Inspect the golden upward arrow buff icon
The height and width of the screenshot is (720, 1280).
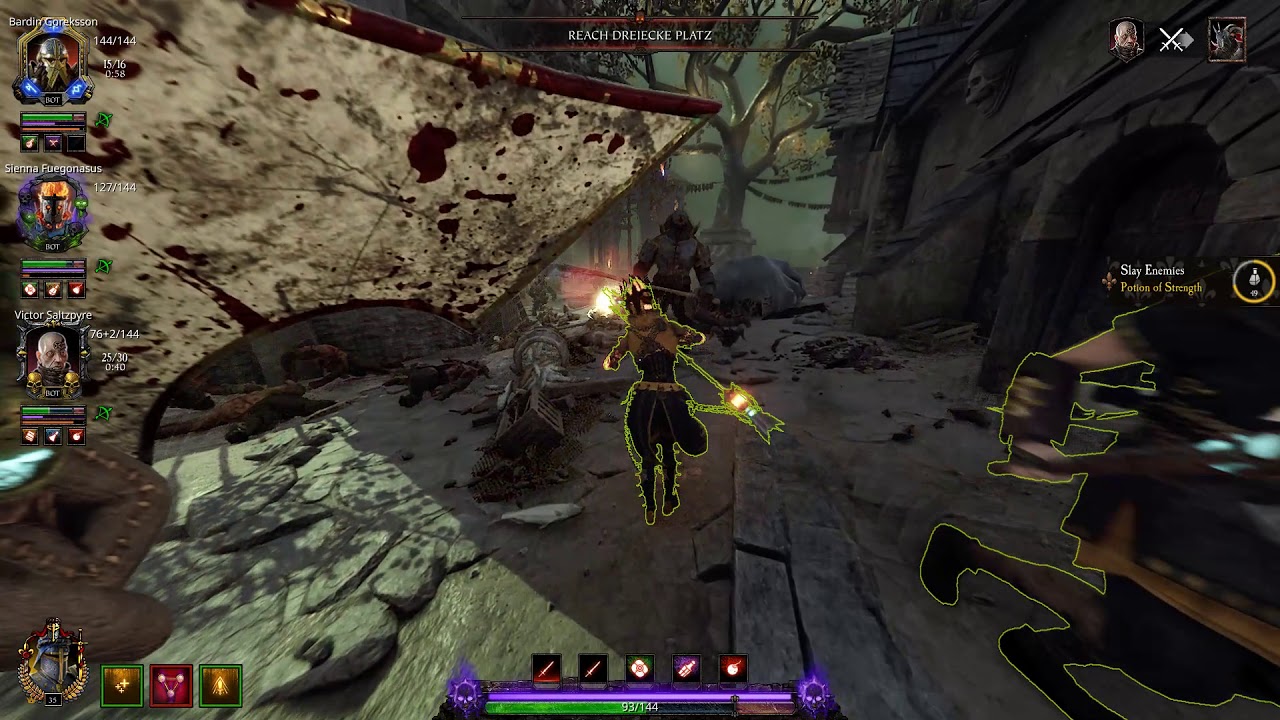[x=220, y=685]
